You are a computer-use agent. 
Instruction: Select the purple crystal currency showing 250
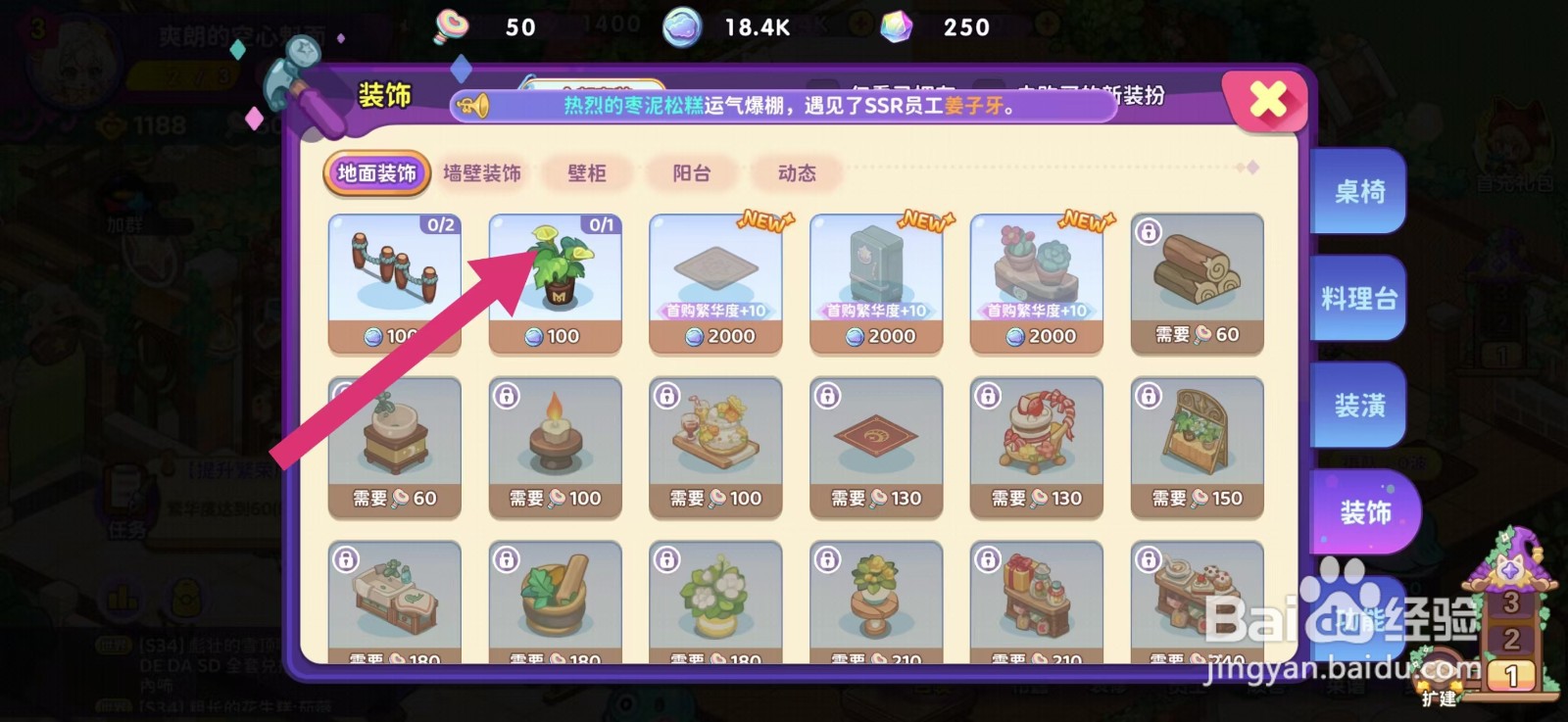click(x=895, y=26)
